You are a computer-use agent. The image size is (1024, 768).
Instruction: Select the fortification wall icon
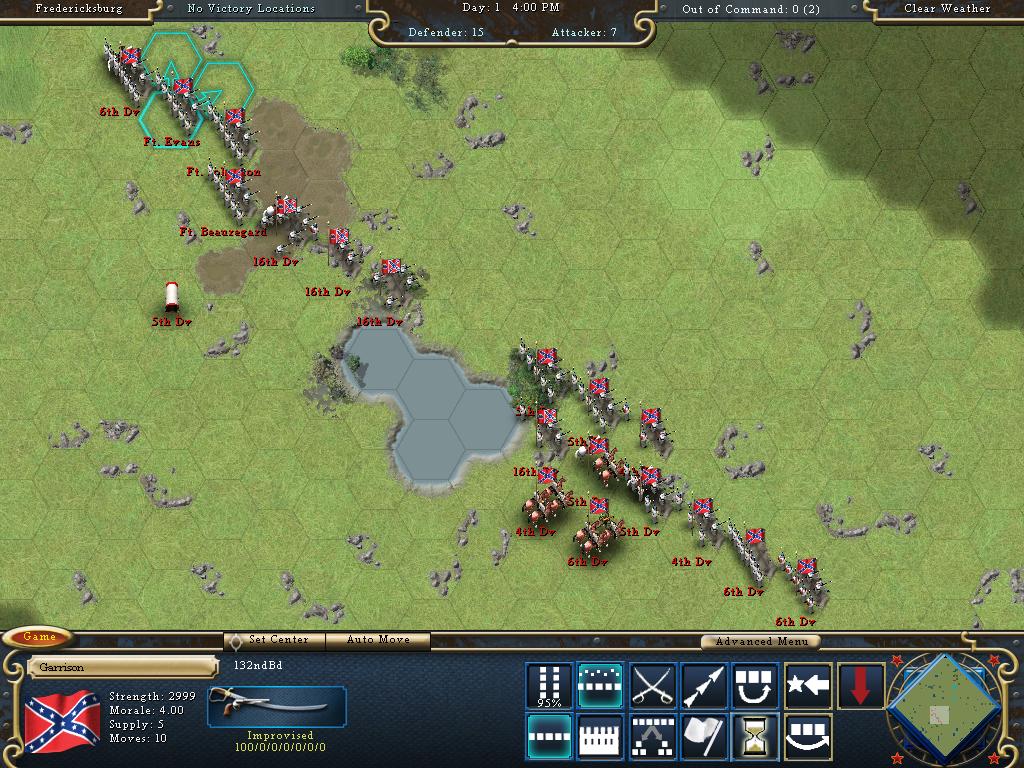601,736
